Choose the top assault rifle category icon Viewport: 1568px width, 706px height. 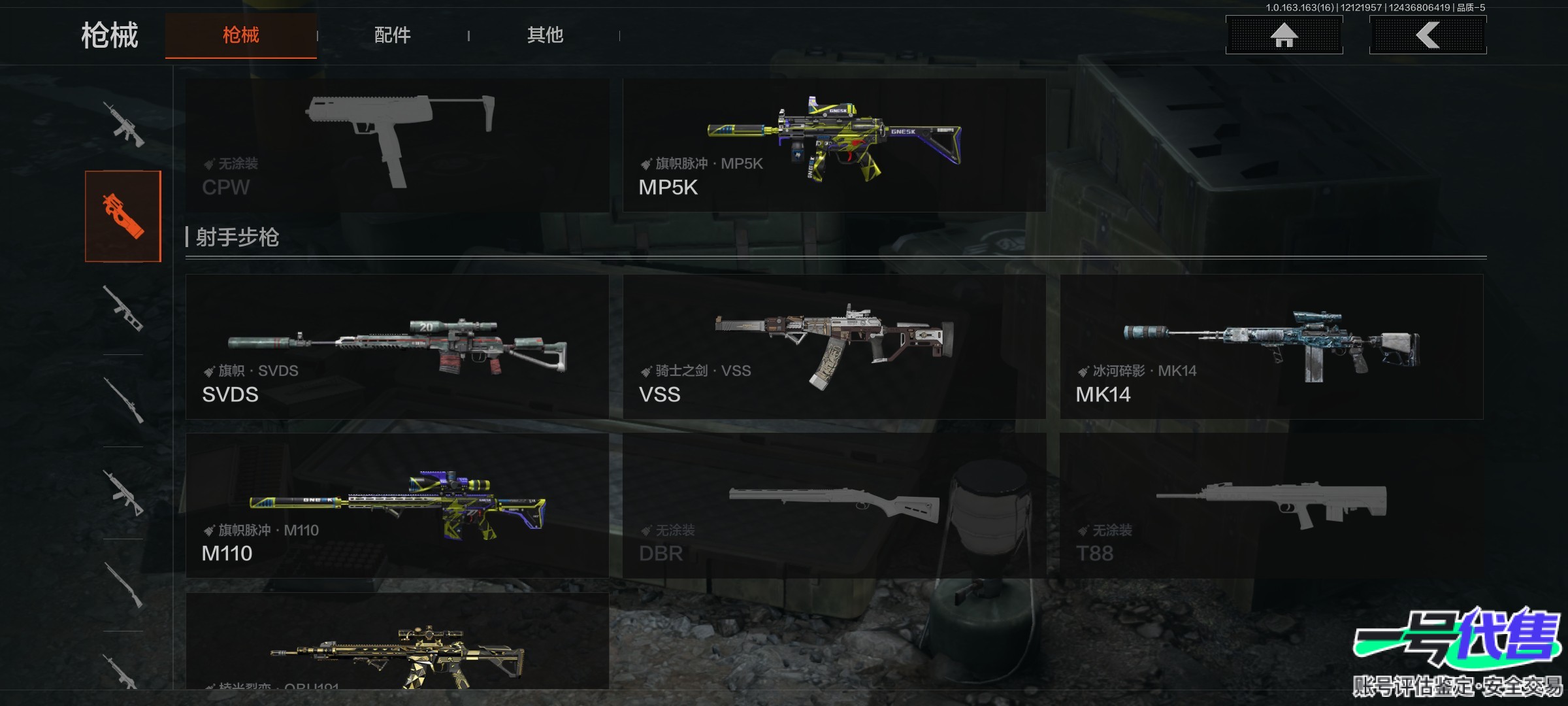click(x=123, y=124)
